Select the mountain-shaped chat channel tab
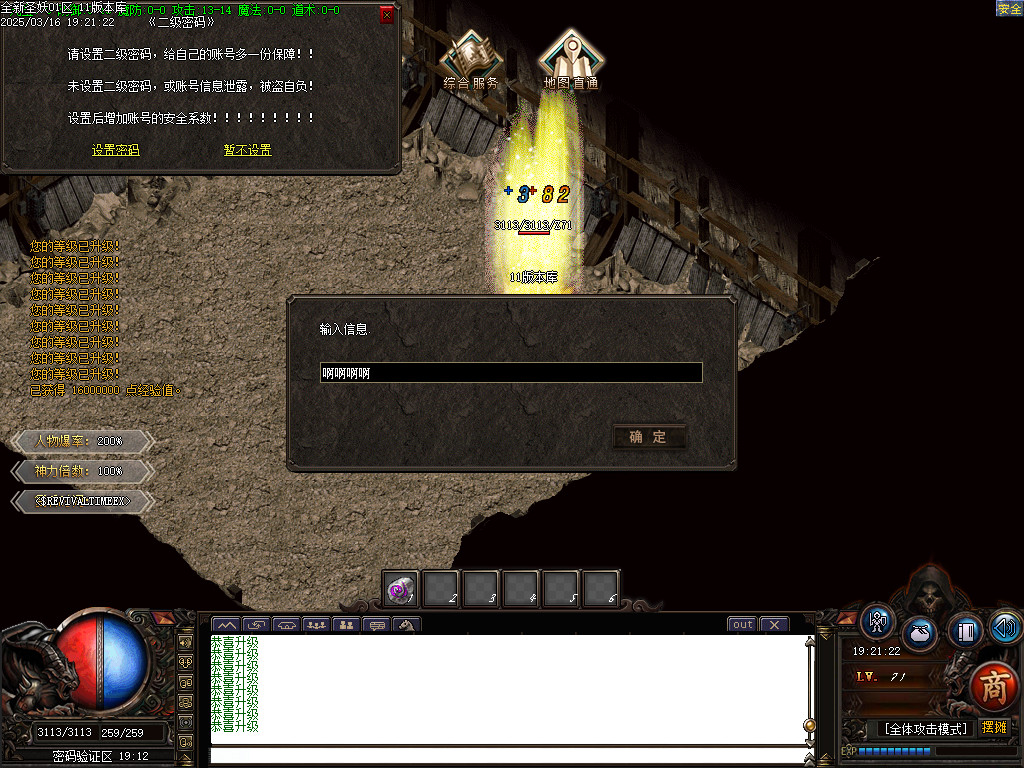 coord(226,626)
